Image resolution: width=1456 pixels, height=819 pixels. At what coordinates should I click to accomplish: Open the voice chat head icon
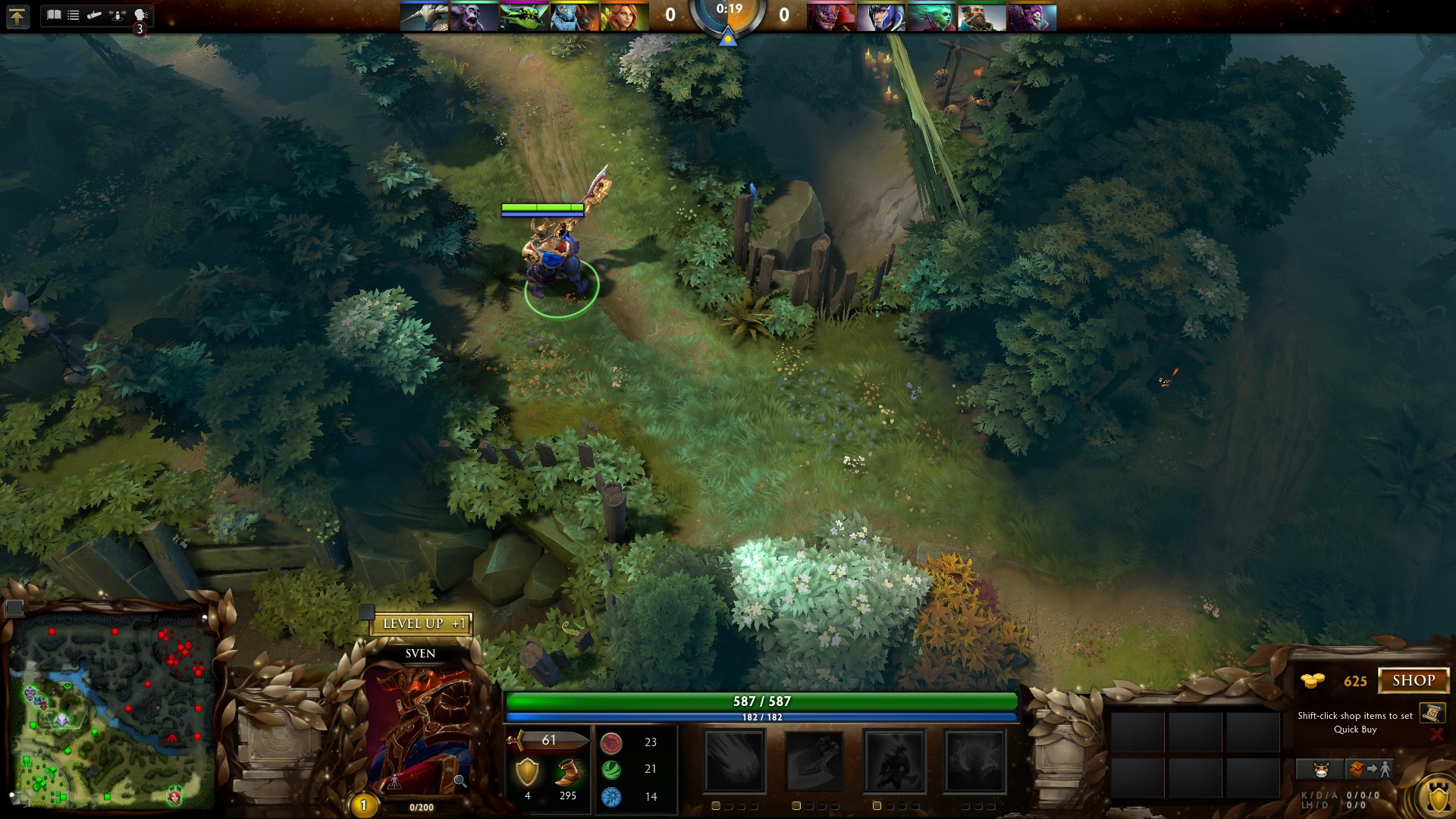pyautogui.click(x=140, y=14)
